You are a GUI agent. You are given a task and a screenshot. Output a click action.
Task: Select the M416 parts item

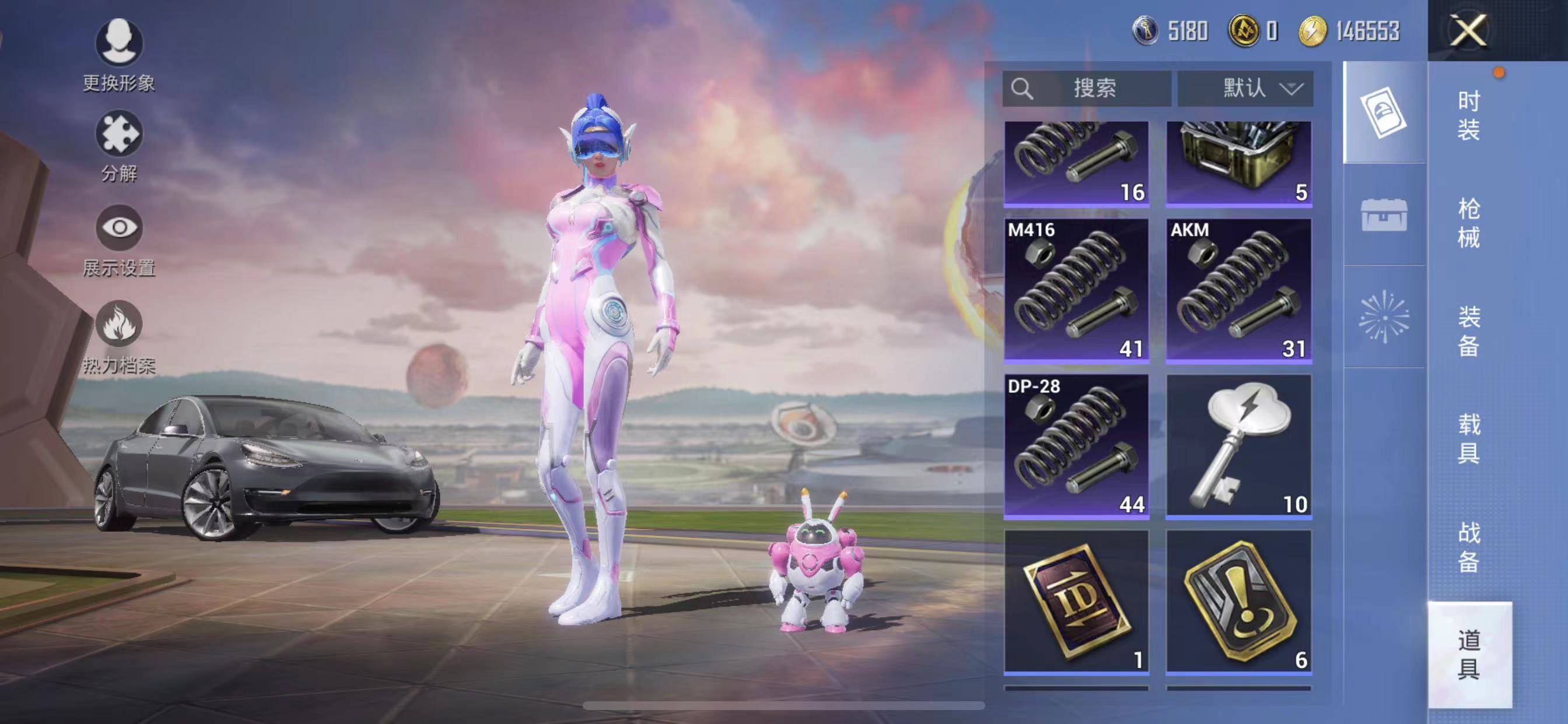[x=1076, y=290]
